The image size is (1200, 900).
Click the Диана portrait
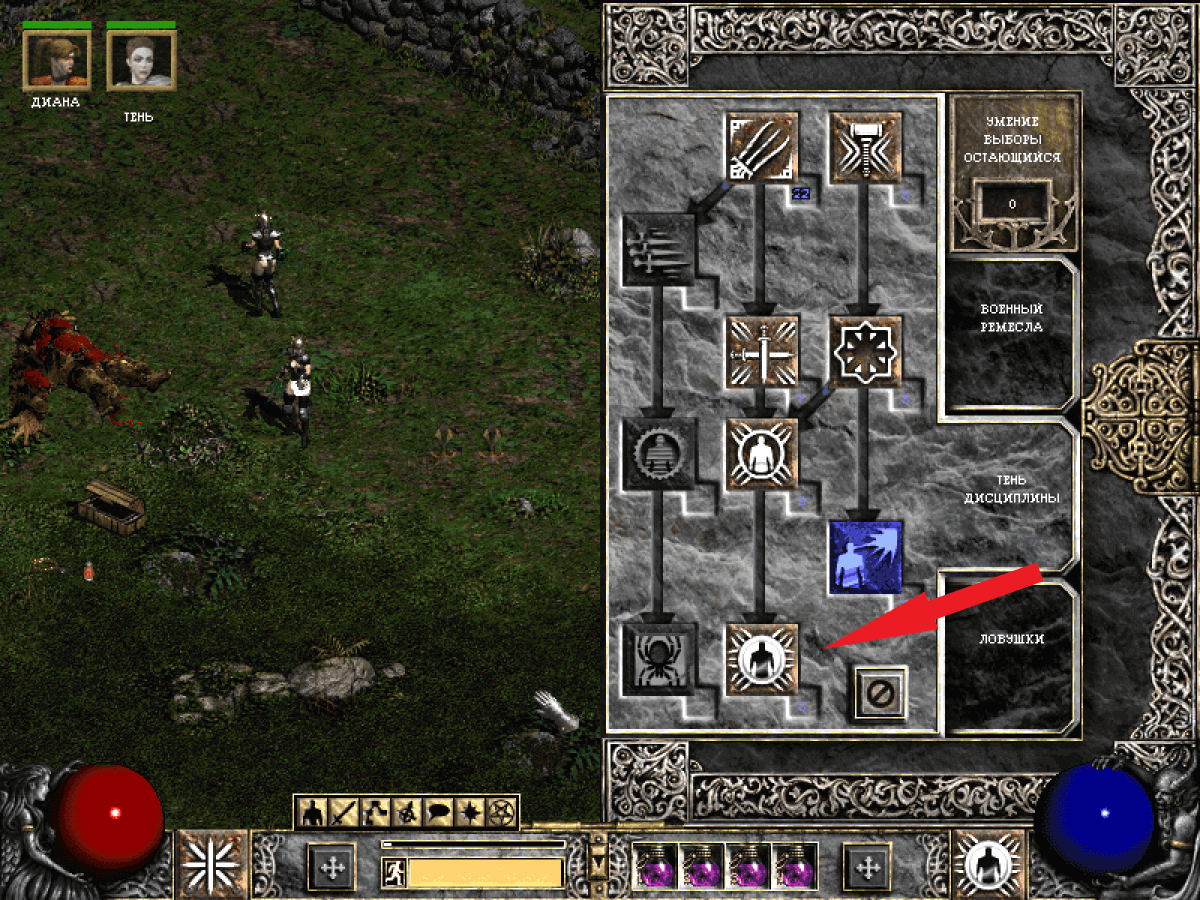pyautogui.click(x=57, y=60)
